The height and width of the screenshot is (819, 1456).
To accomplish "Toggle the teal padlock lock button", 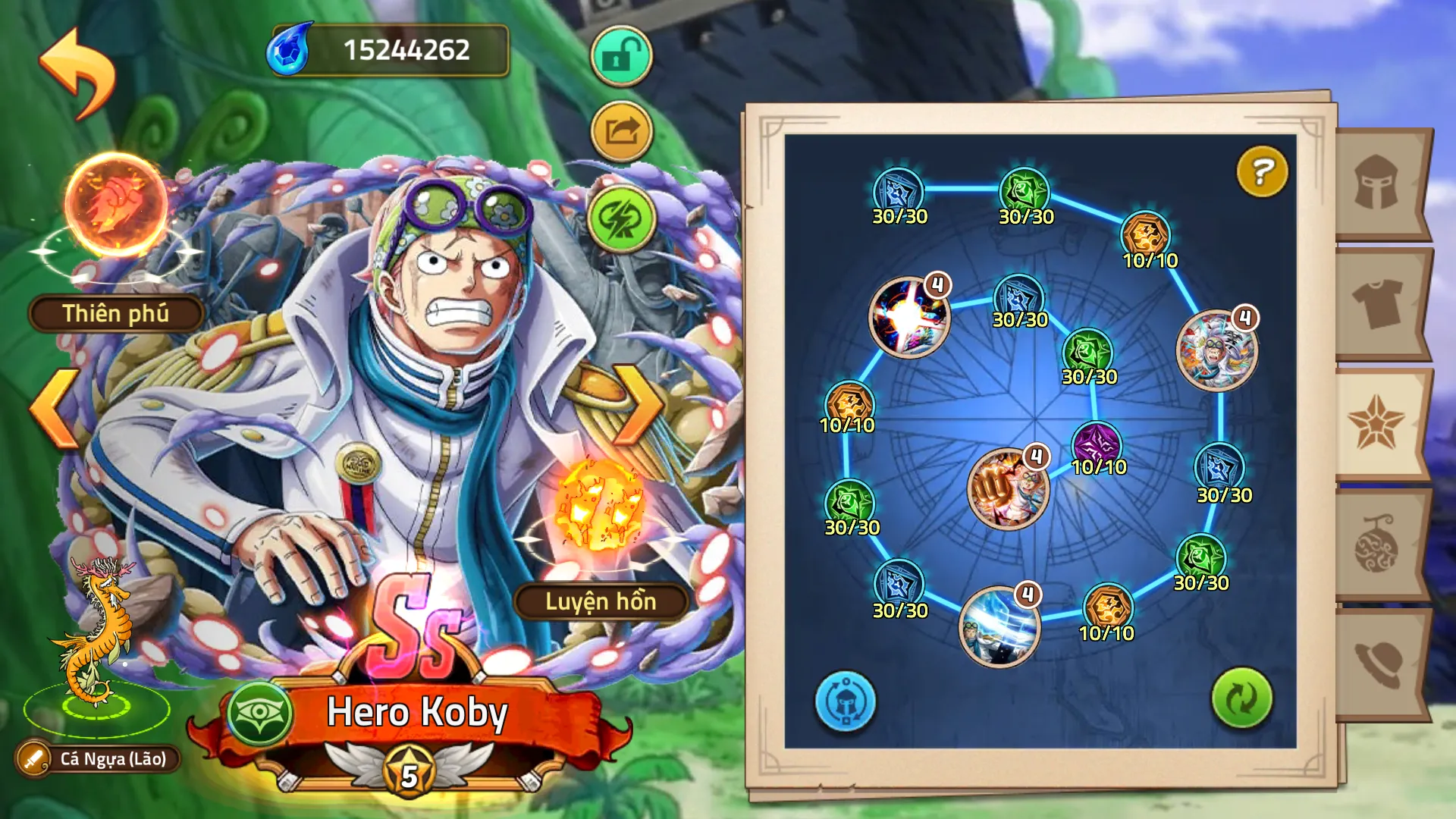I will point(621,56).
